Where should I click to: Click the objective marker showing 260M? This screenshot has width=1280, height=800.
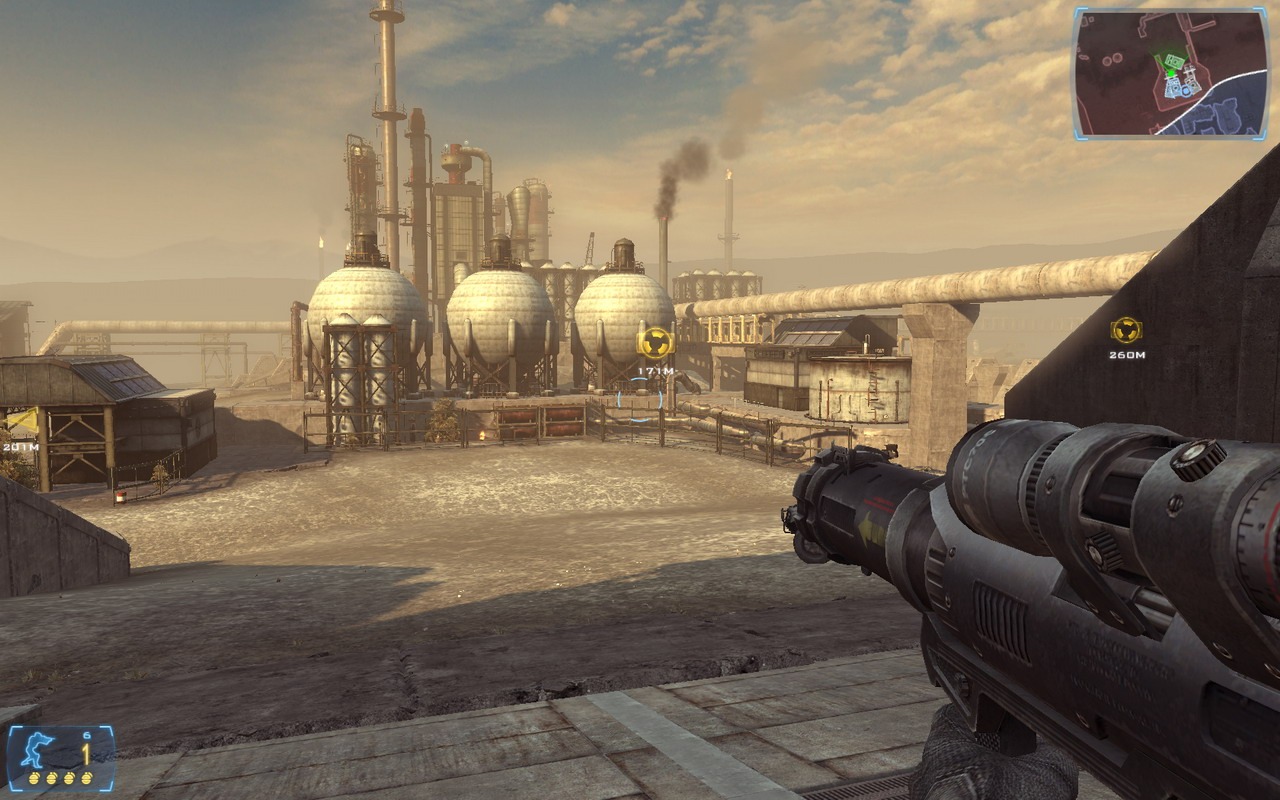click(x=1126, y=331)
